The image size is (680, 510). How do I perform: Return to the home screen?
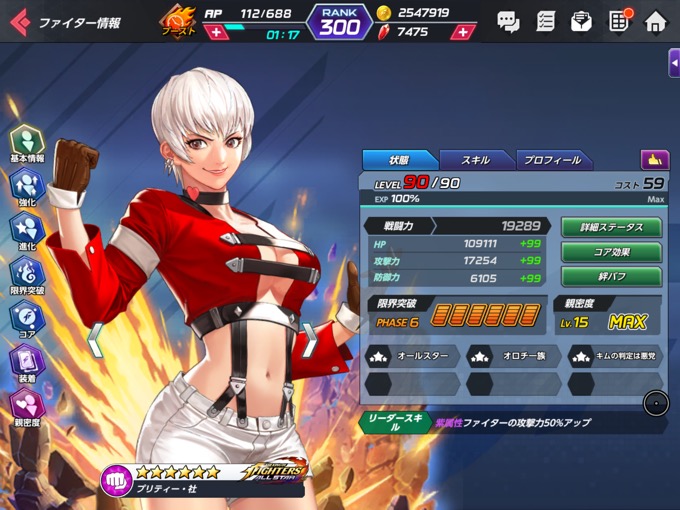[x=655, y=21]
